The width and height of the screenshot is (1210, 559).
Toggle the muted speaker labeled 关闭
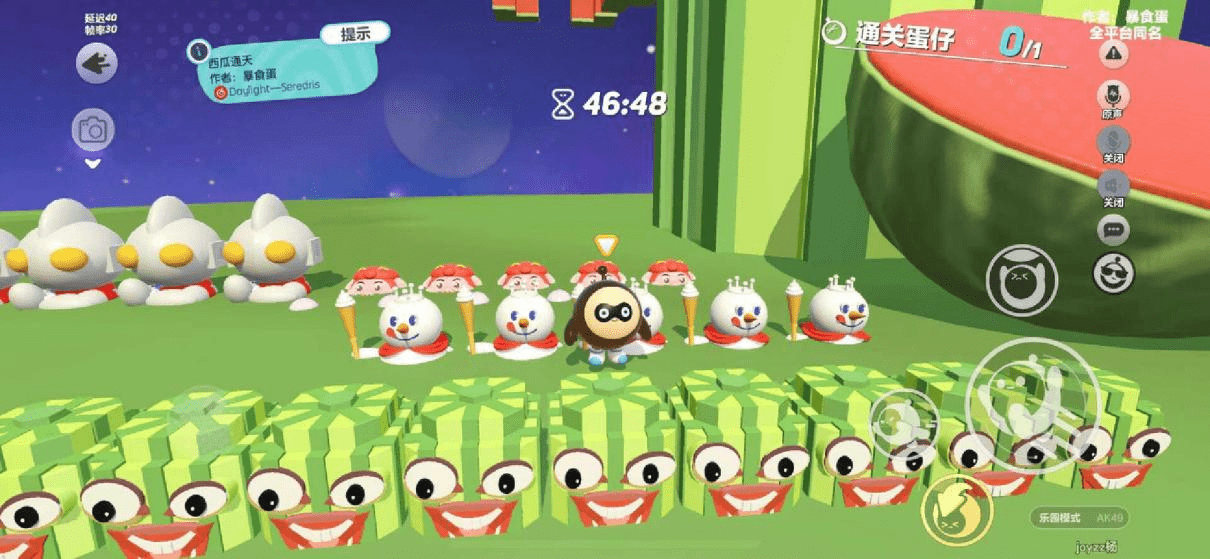tap(1113, 186)
